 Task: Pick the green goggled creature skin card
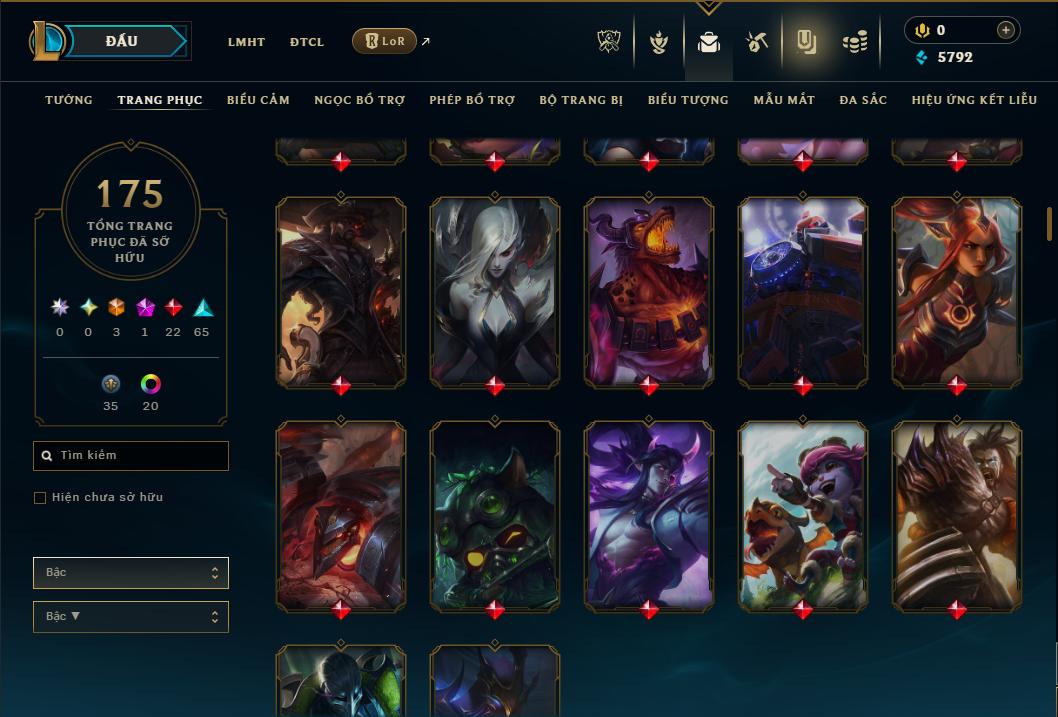tap(495, 514)
